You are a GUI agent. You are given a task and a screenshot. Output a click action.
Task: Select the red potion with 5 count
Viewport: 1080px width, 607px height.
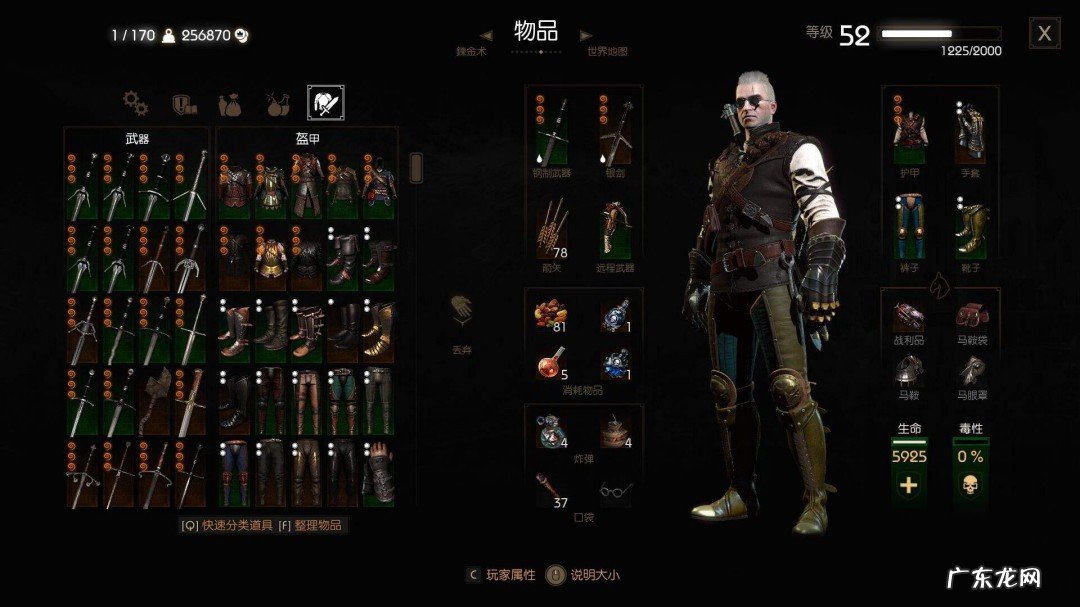coord(552,364)
